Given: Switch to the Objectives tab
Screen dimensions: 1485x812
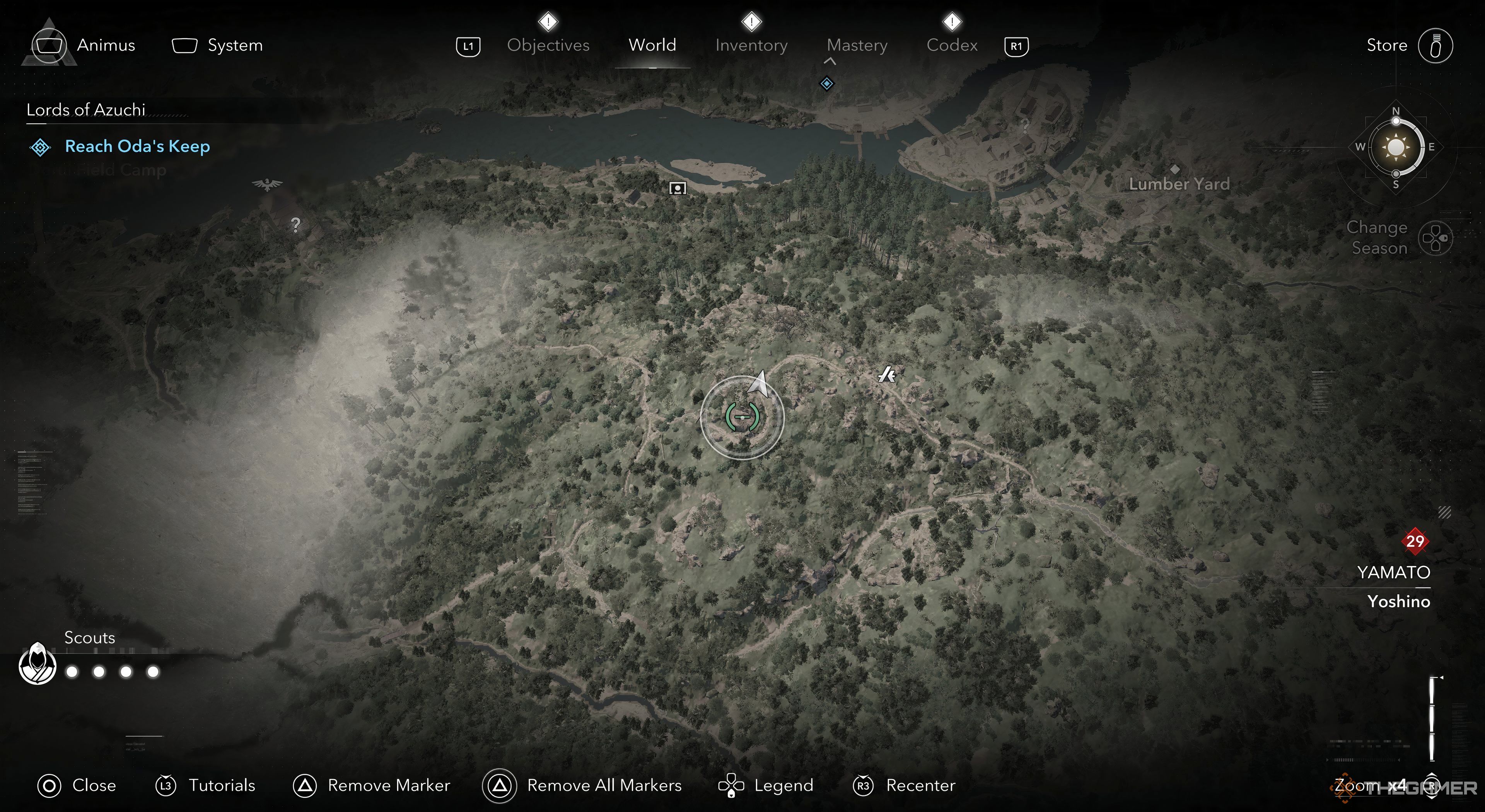Looking at the screenshot, I should coord(548,45).
